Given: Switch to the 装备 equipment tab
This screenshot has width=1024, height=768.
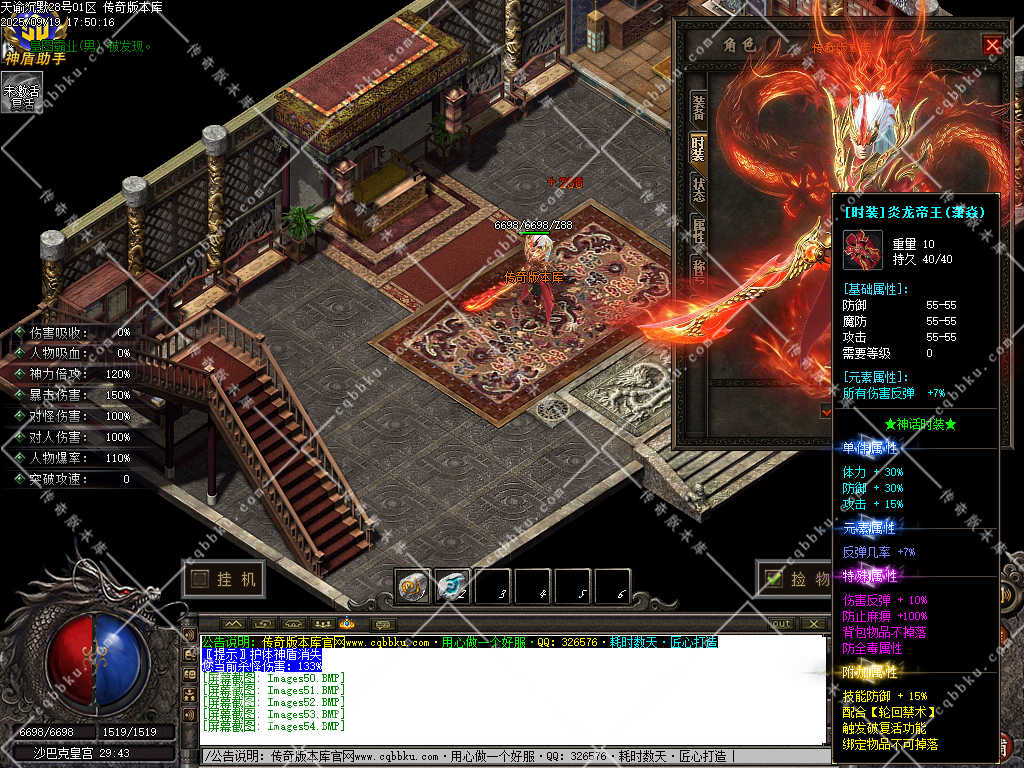Looking at the screenshot, I should tap(698, 108).
